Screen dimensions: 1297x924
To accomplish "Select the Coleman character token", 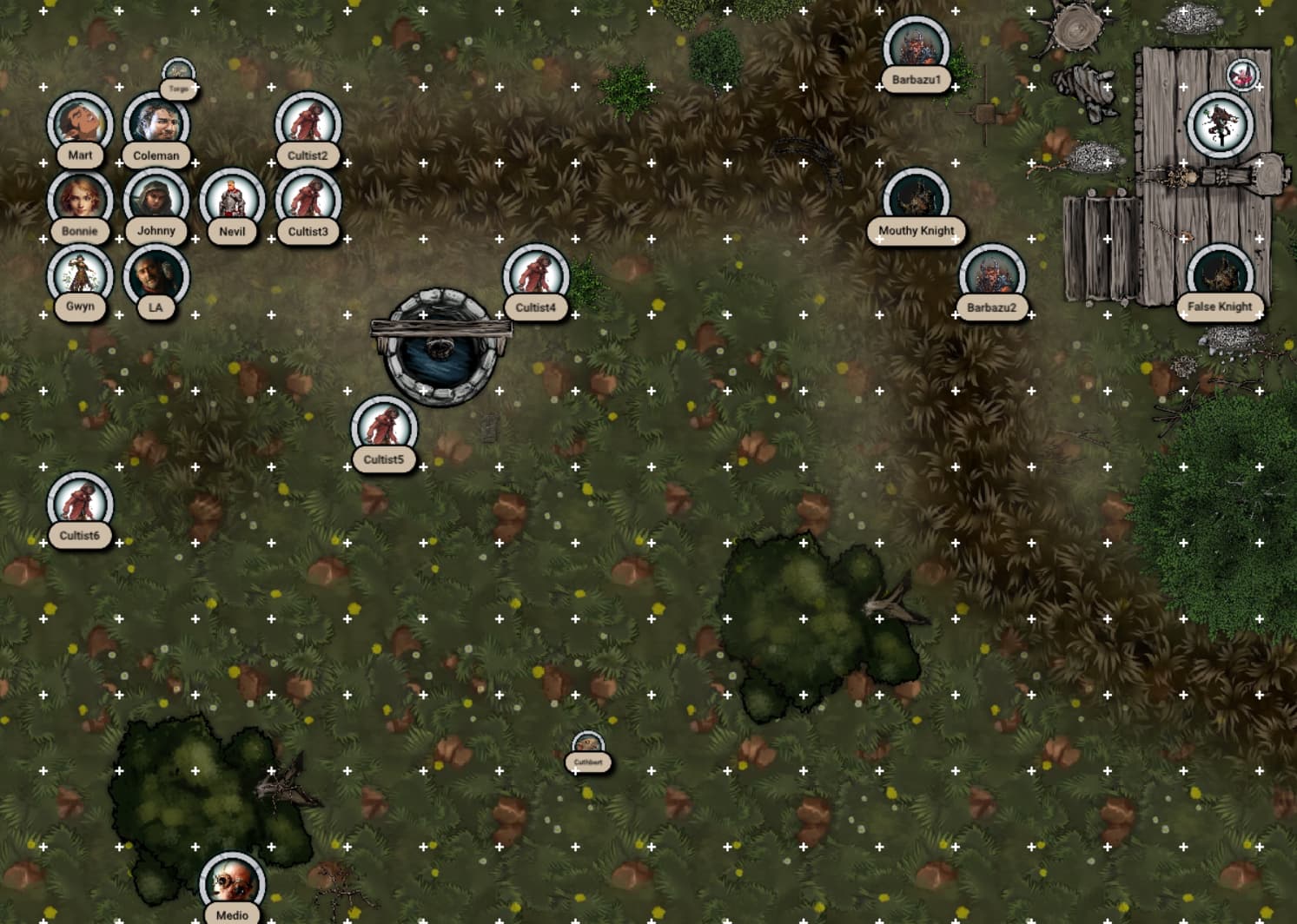I will tap(156, 124).
